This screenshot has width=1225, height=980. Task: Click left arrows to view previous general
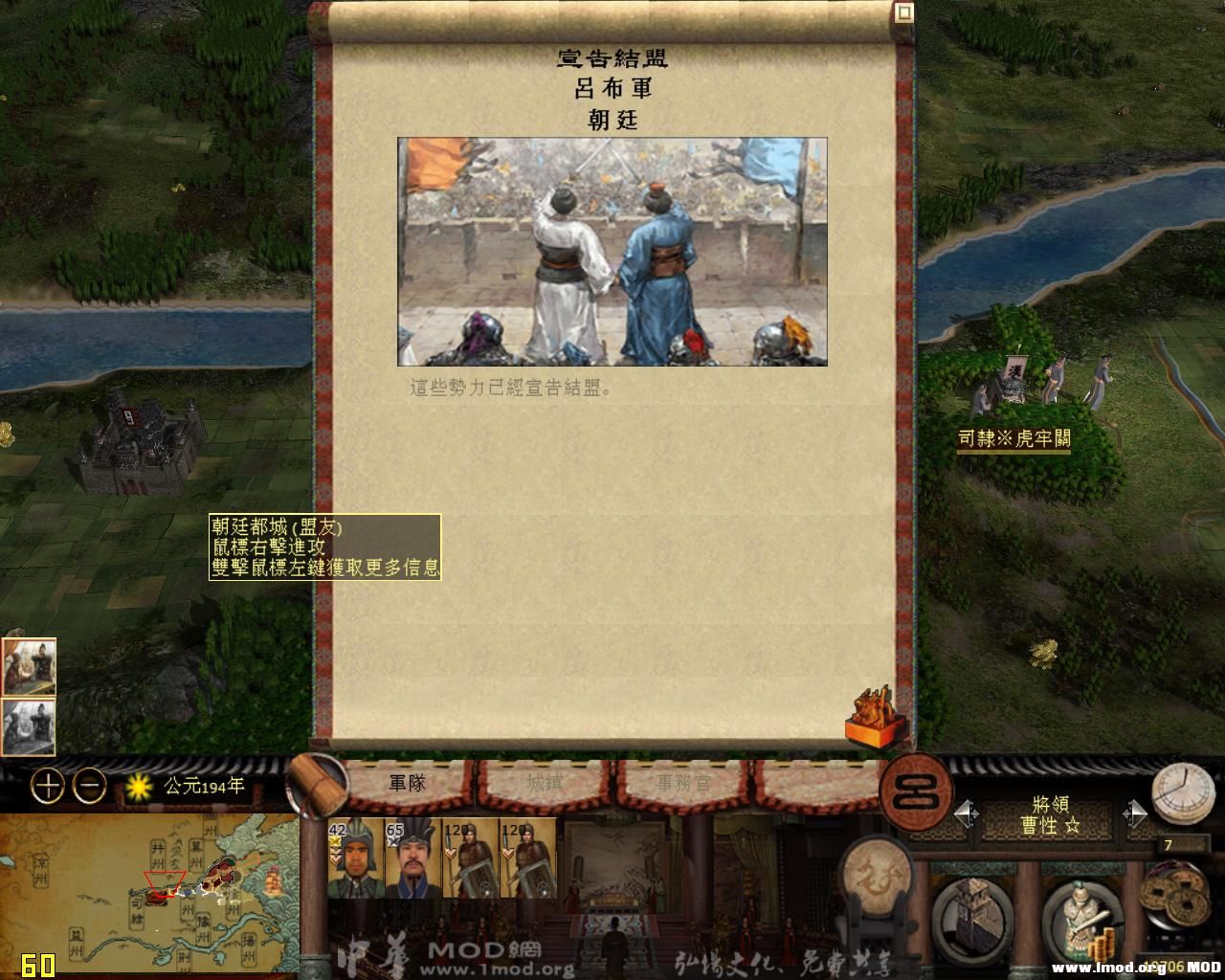click(964, 813)
